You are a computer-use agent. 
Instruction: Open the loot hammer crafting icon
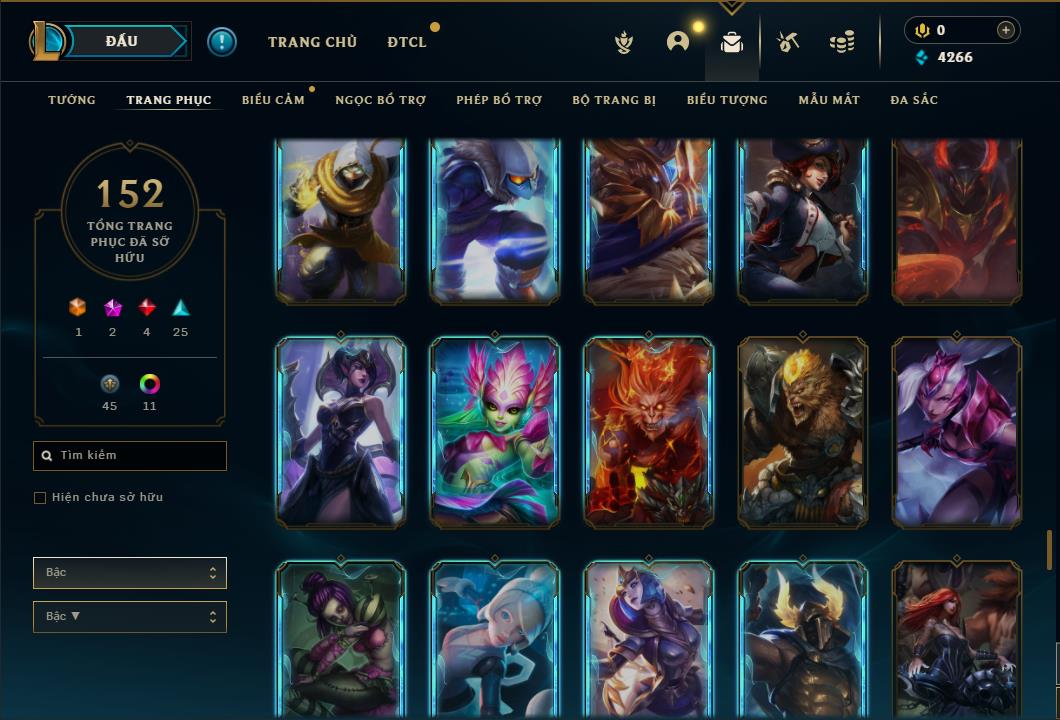[x=788, y=42]
